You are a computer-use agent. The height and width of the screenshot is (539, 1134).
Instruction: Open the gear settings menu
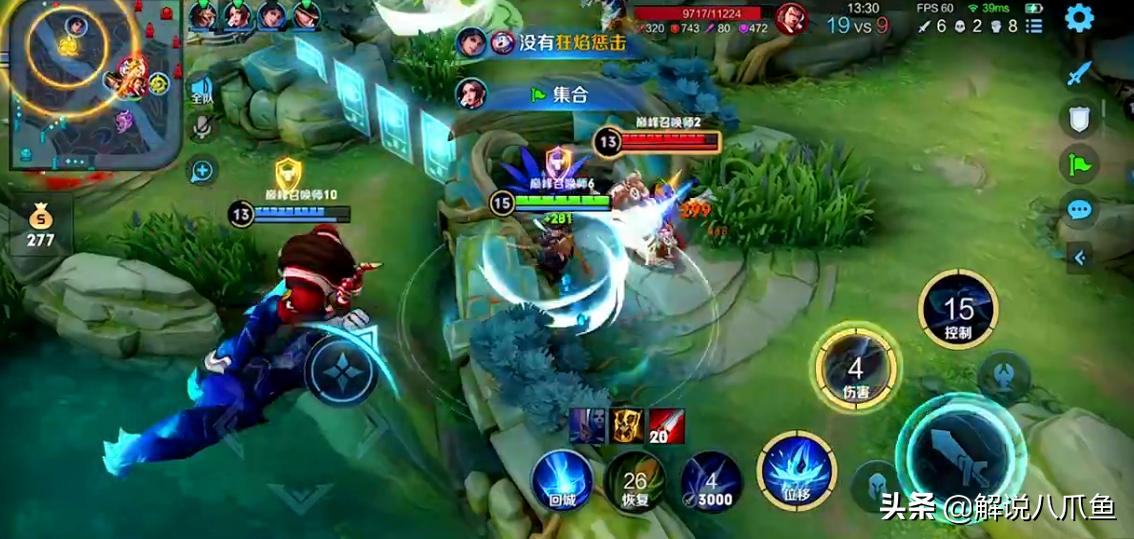(x=1078, y=19)
